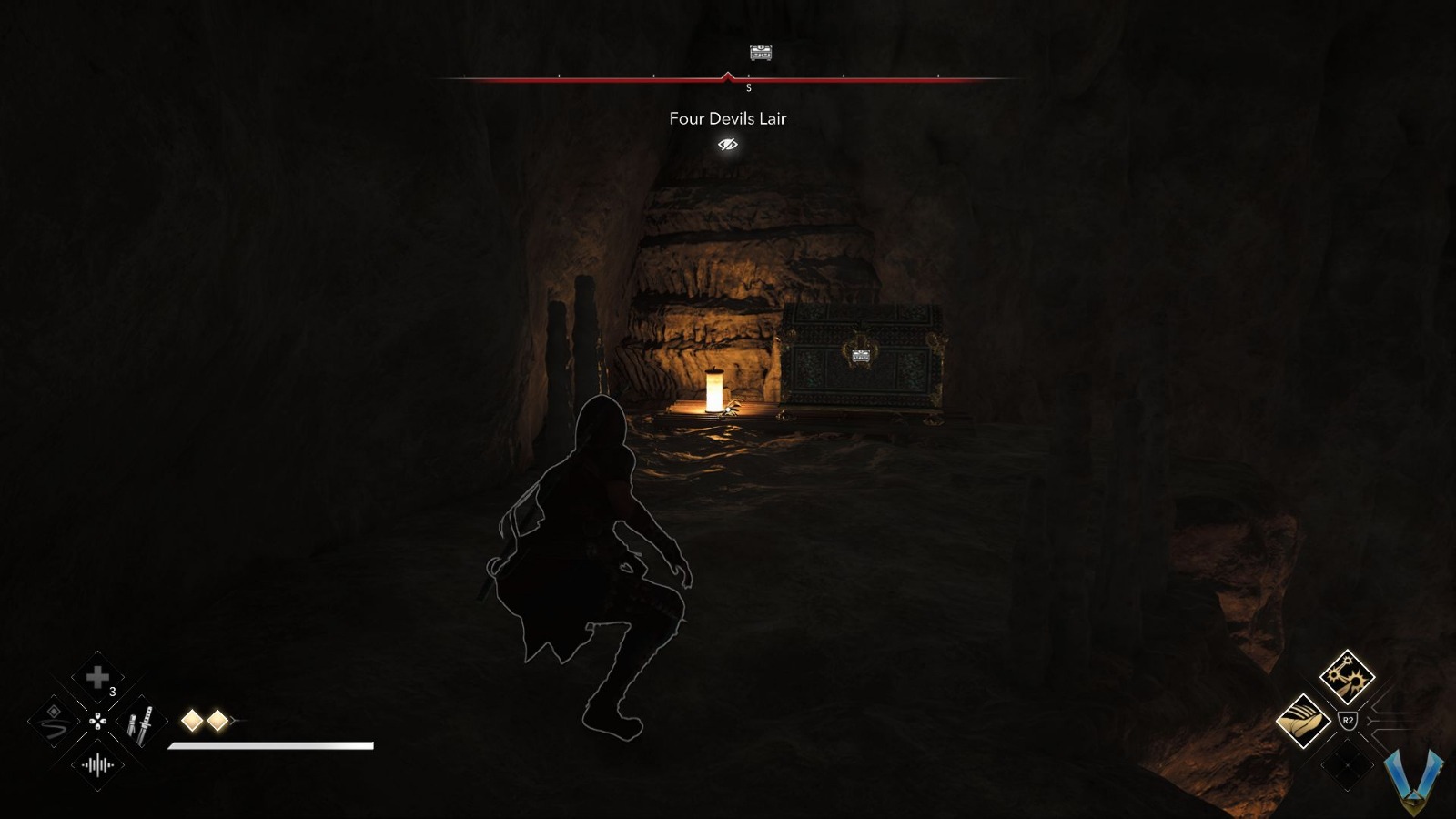Image resolution: width=1456 pixels, height=819 pixels.
Task: Click the chest marker above the compass
Action: coord(759,55)
